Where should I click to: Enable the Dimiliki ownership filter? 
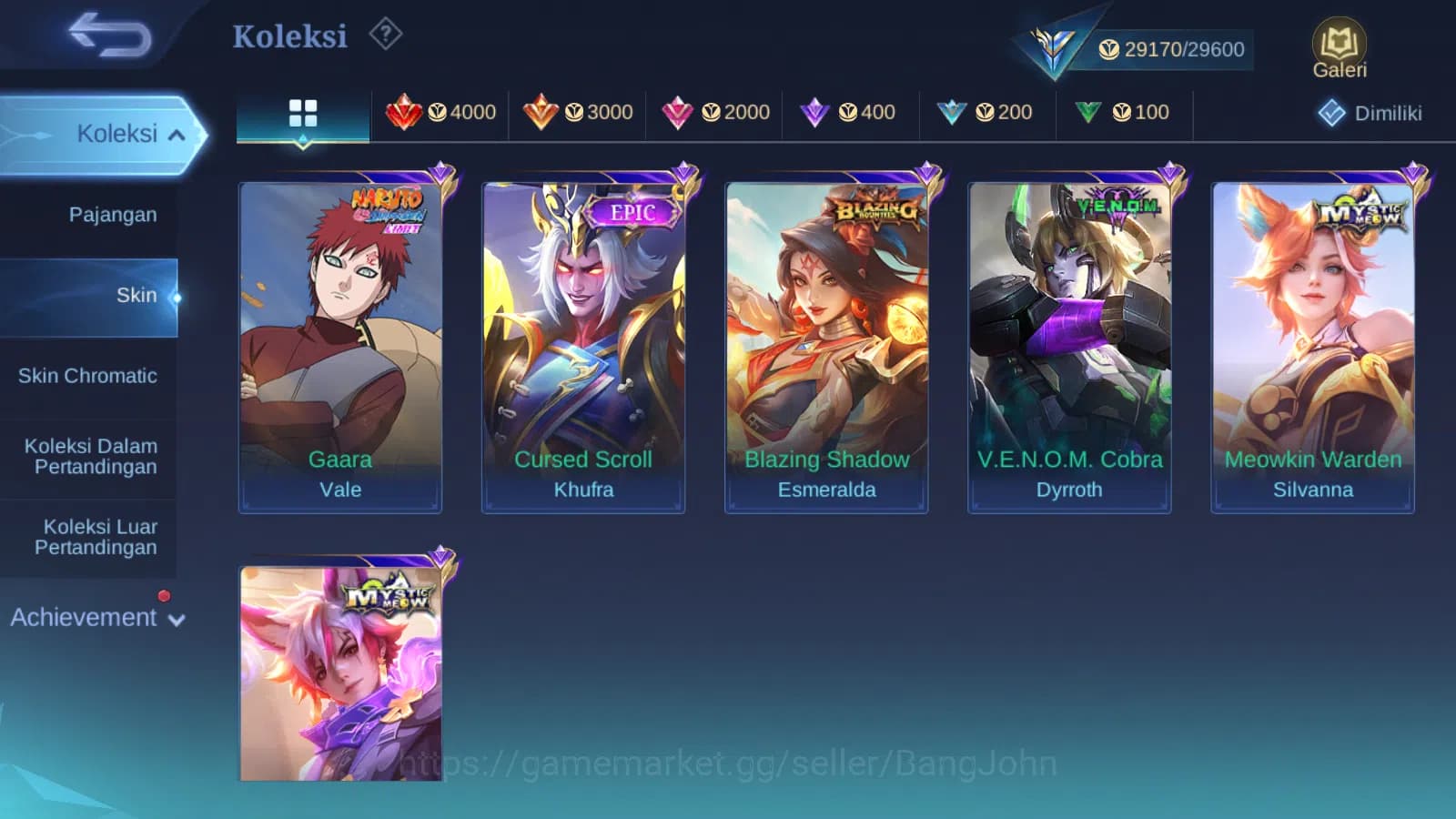[x=1370, y=113]
